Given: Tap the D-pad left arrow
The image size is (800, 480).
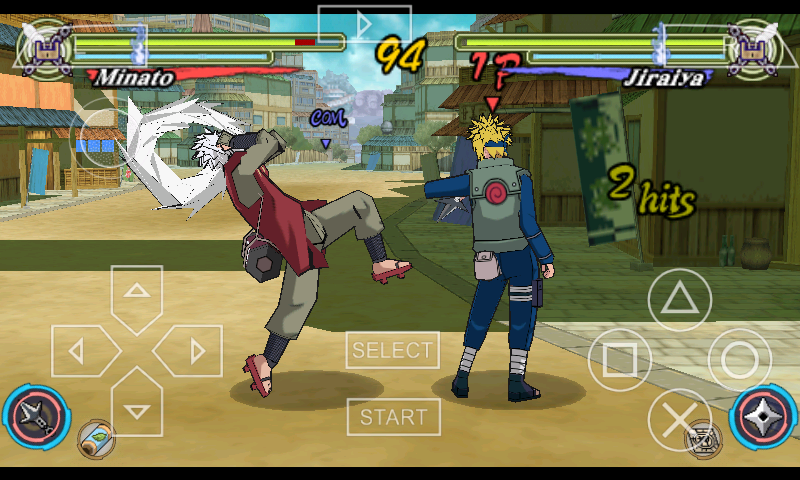Looking at the screenshot, I should (x=81, y=351).
